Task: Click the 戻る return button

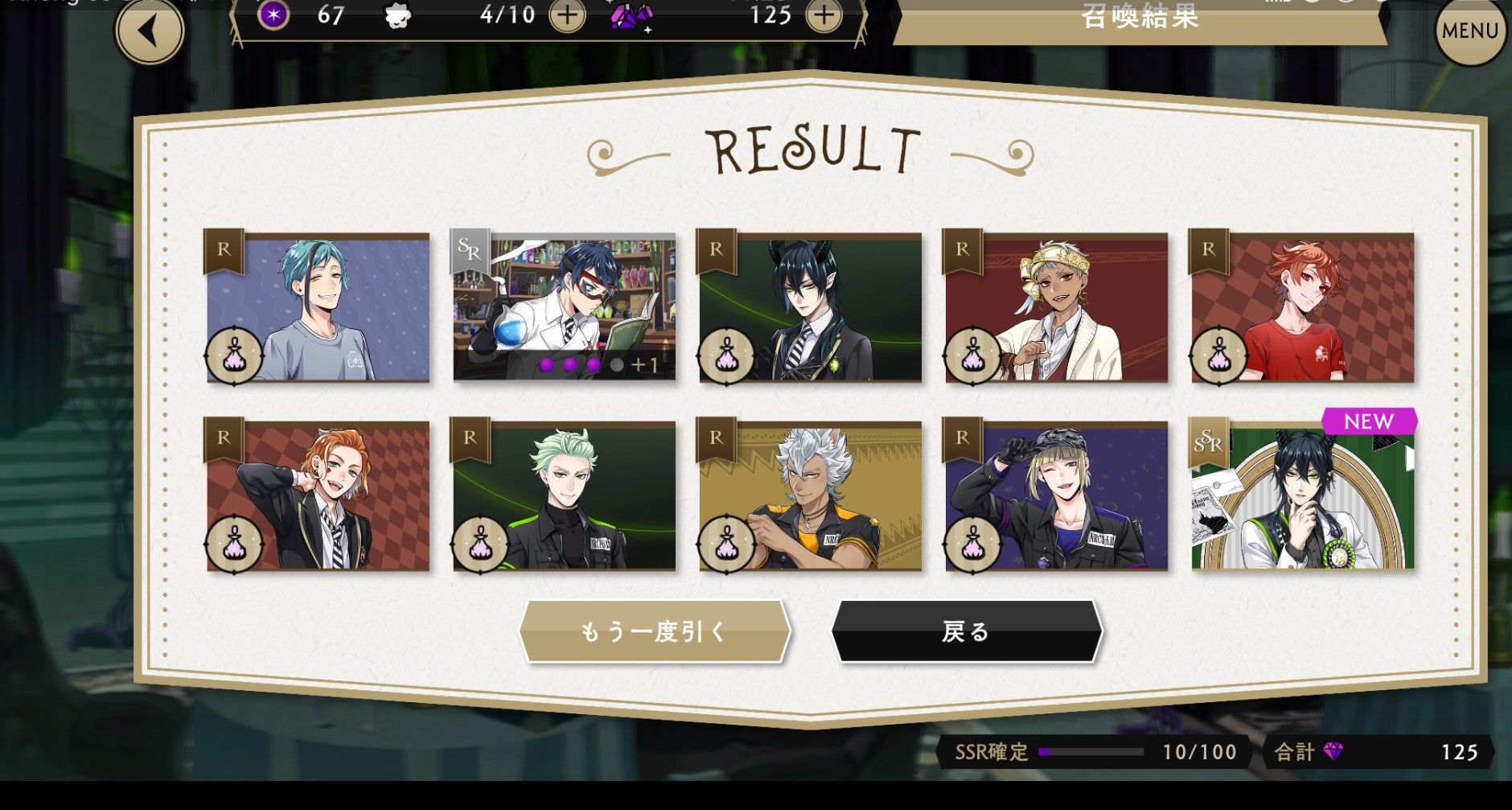Action: pos(966,631)
